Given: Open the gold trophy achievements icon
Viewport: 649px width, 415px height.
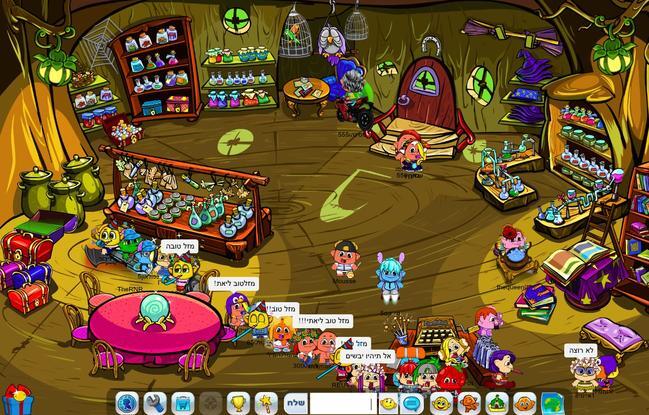Looking at the screenshot, I should click(238, 403).
